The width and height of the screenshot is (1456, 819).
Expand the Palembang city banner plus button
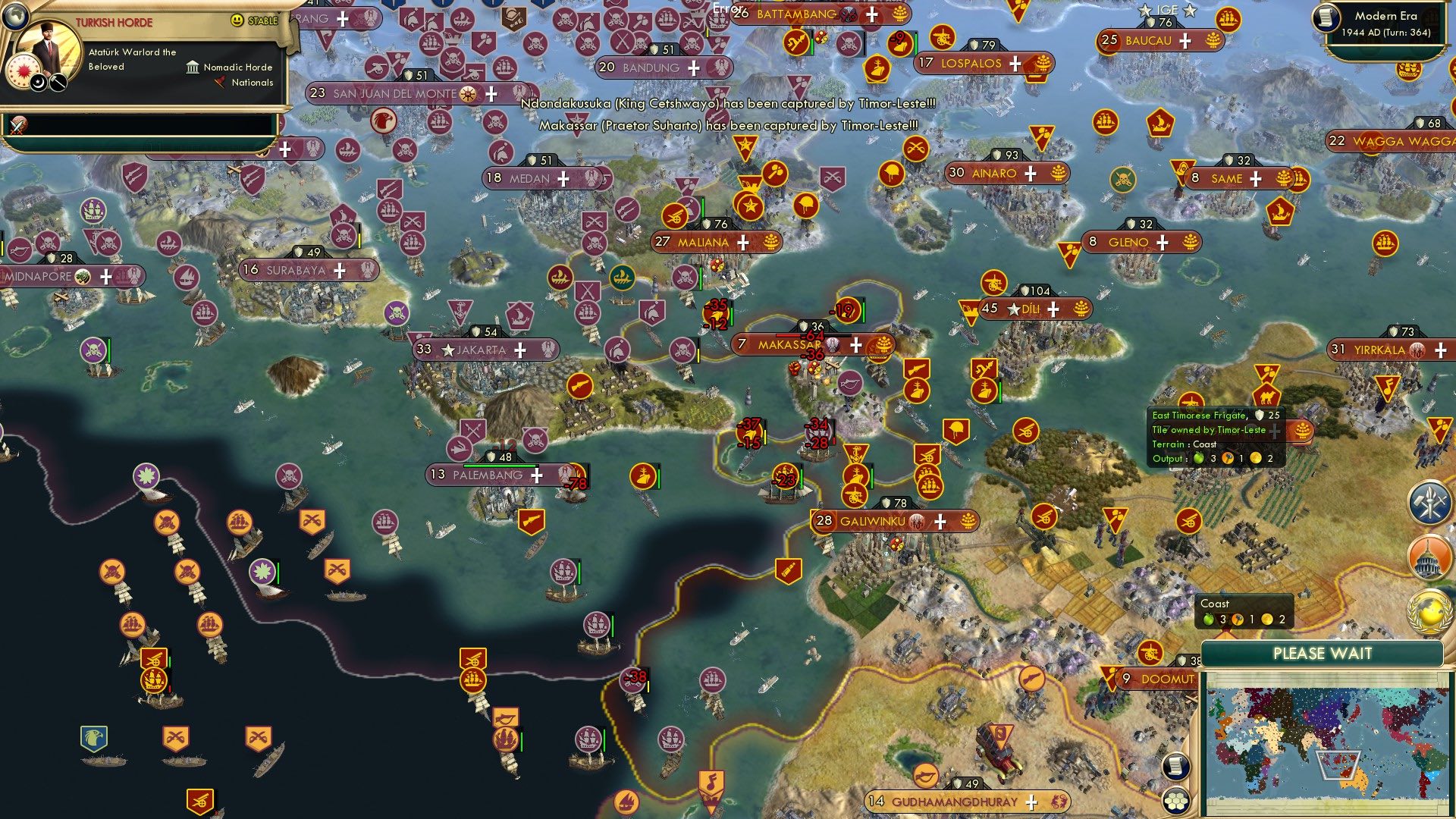tap(537, 475)
